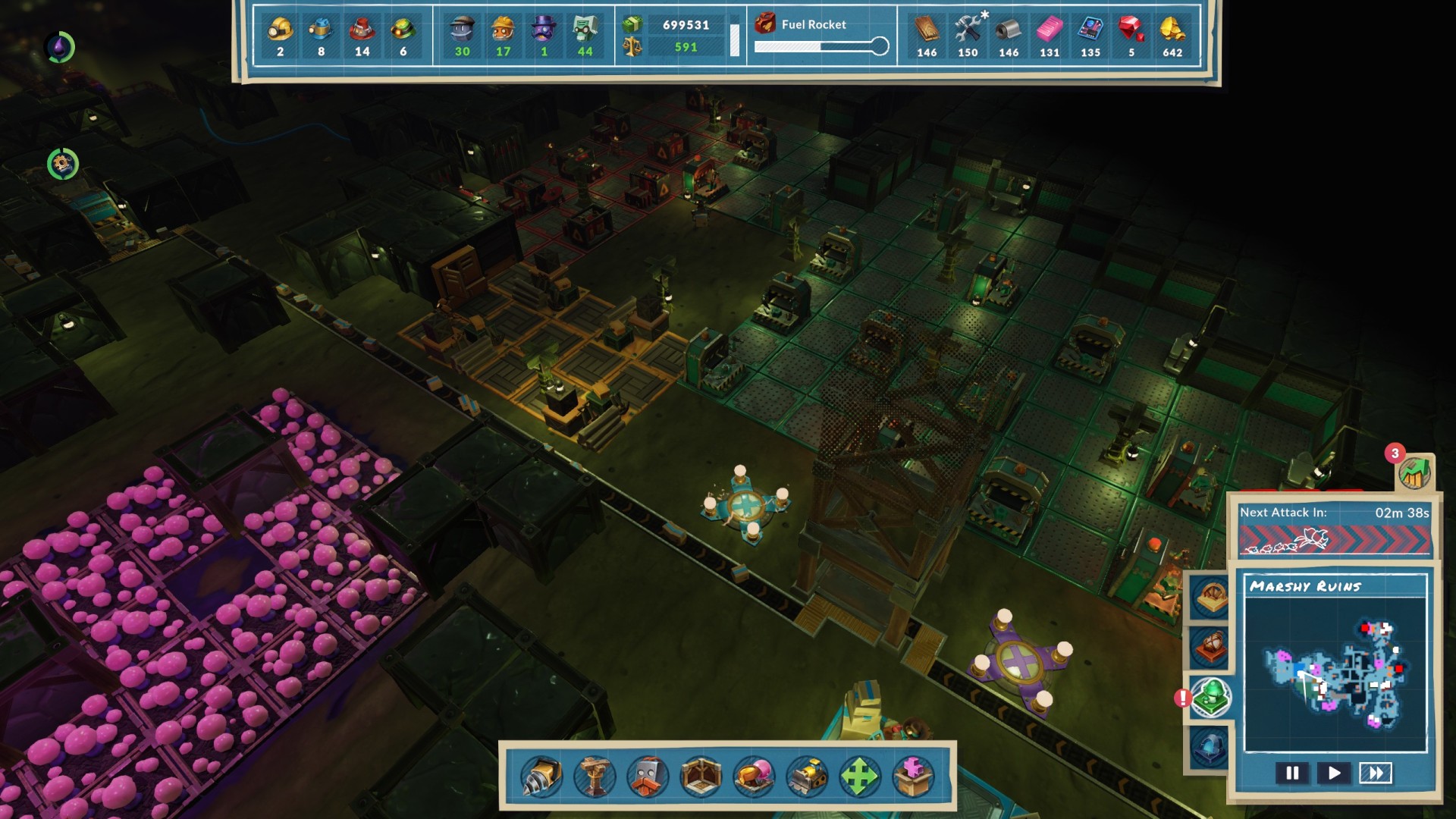This screenshot has height=819, width=1456.
Task: Open the wooden wheel structure tab
Action: click(x=1210, y=597)
